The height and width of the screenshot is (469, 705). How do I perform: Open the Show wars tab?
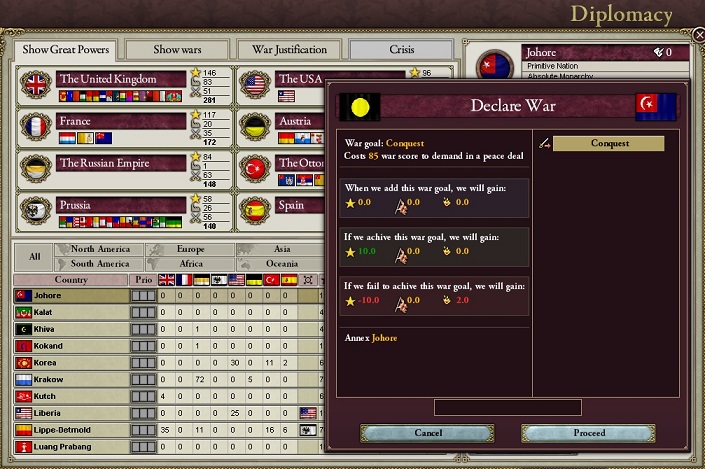pyautogui.click(x=181, y=49)
